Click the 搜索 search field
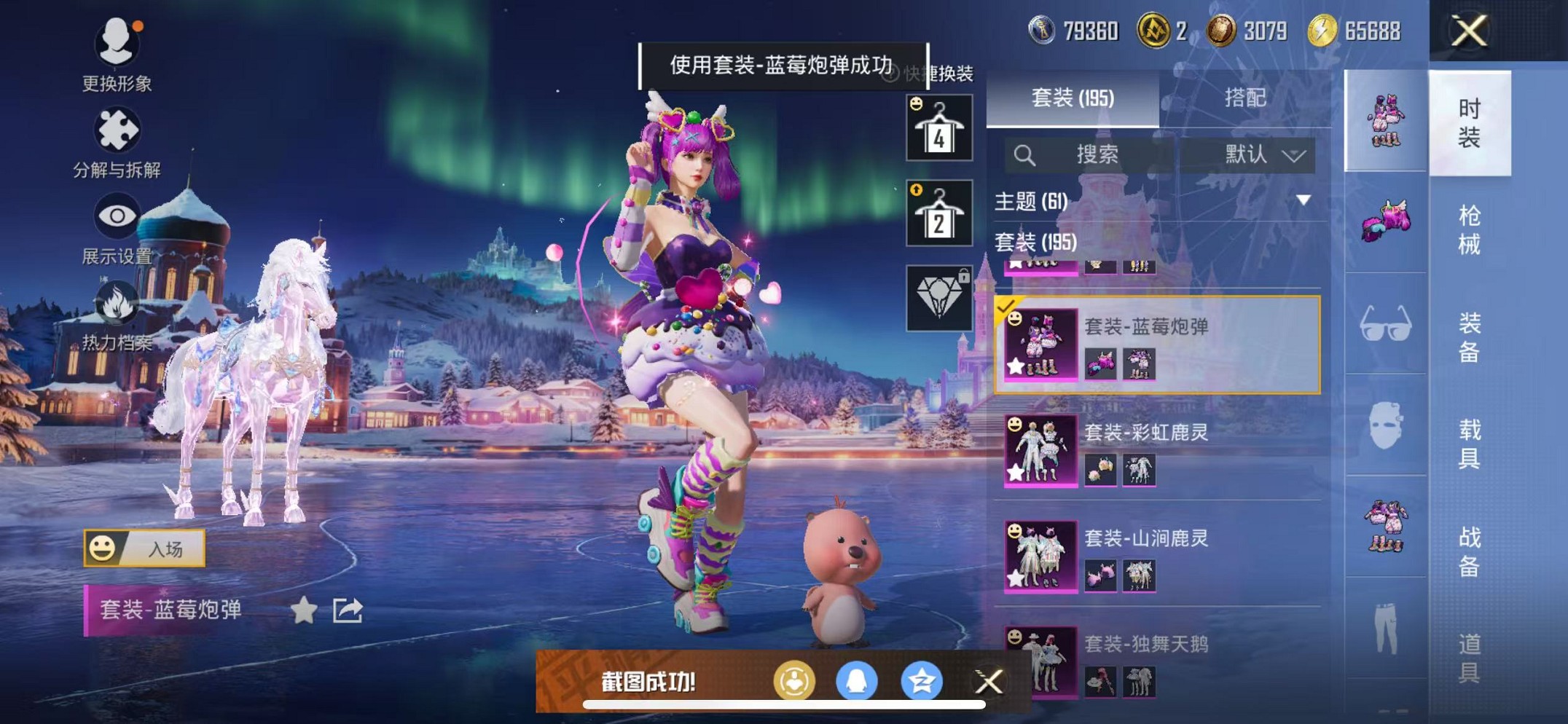Screen dimensions: 1568x724 [1096, 154]
